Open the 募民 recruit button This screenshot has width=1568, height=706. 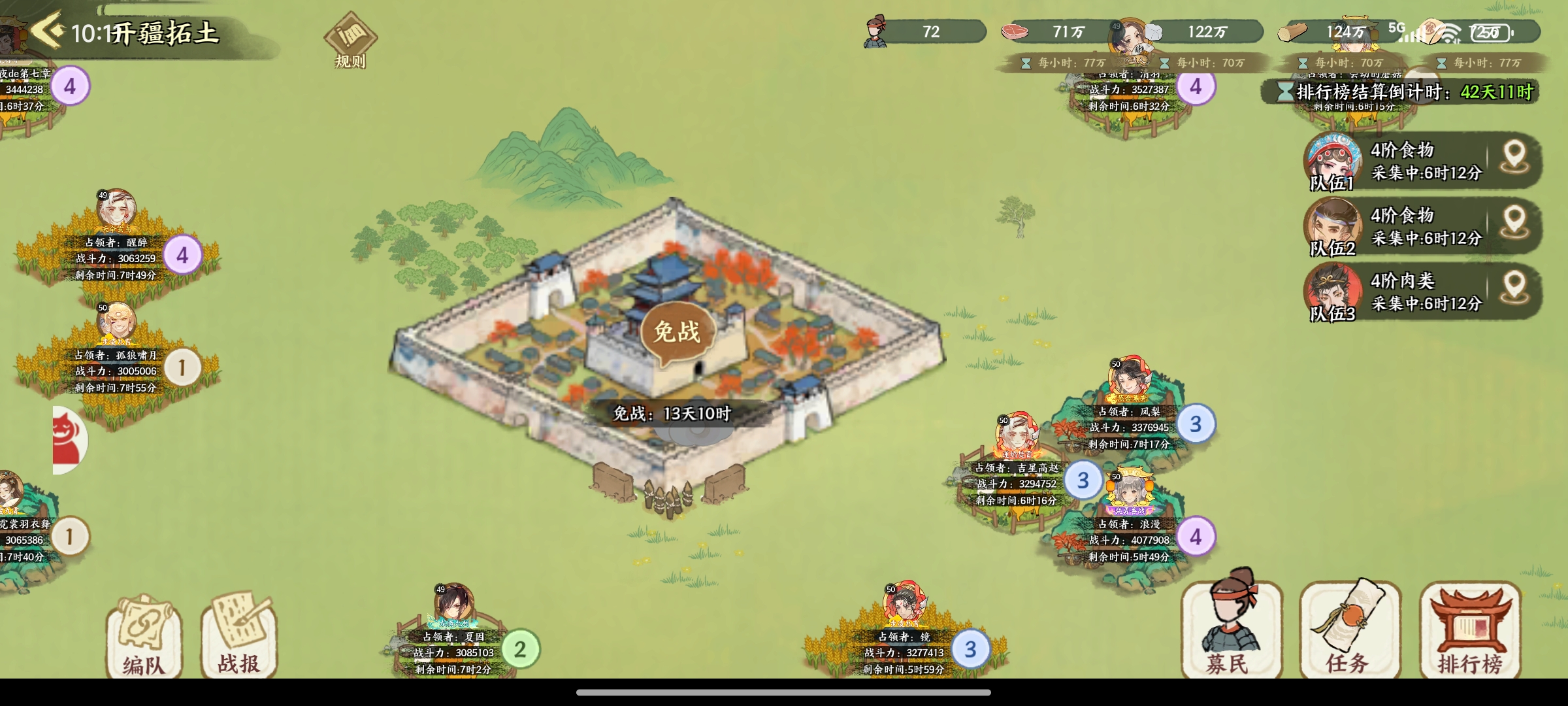pos(1231,631)
